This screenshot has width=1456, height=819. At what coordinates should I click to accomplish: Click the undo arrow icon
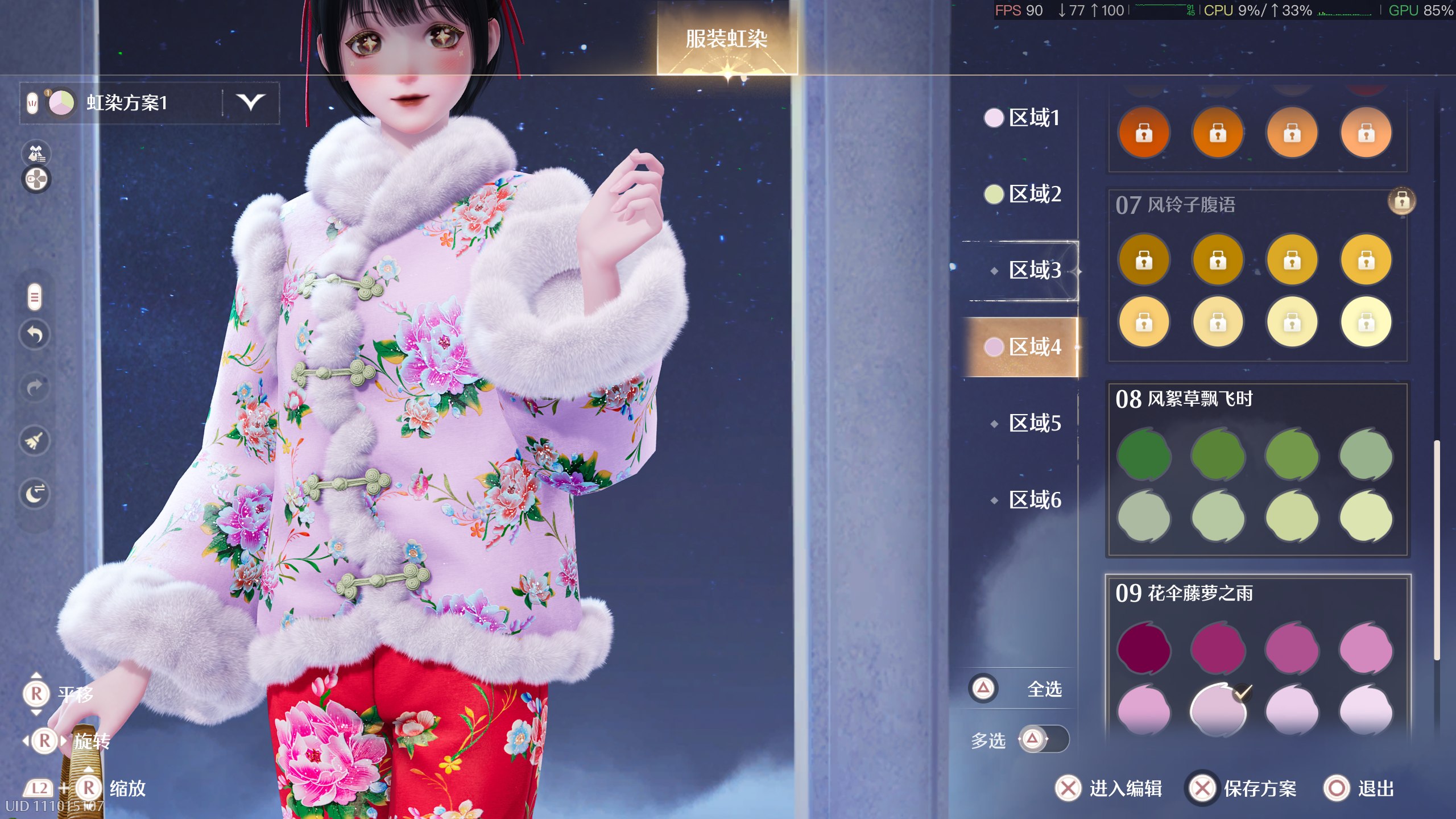[x=35, y=336]
